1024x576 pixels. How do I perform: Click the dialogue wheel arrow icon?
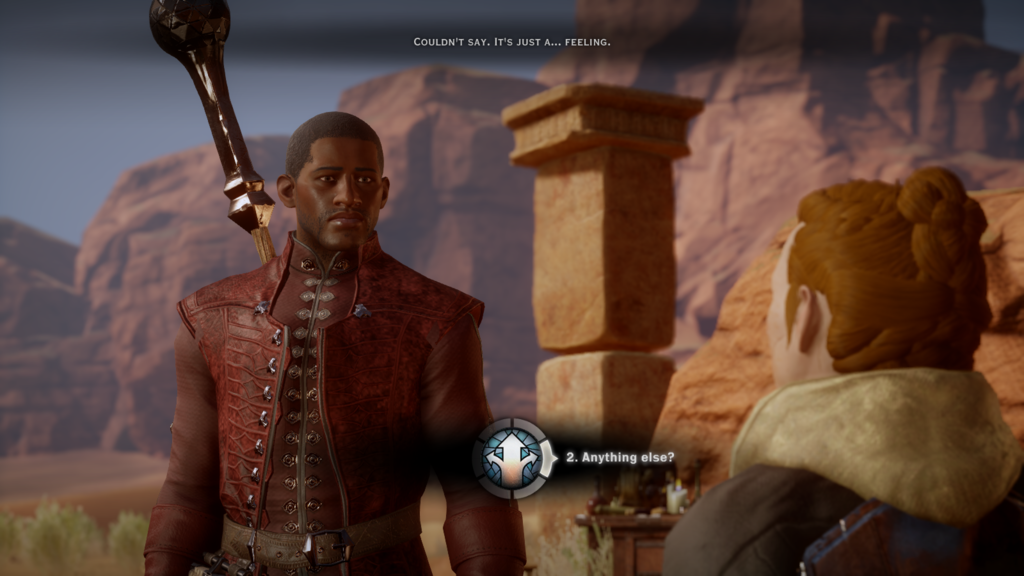pos(512,458)
